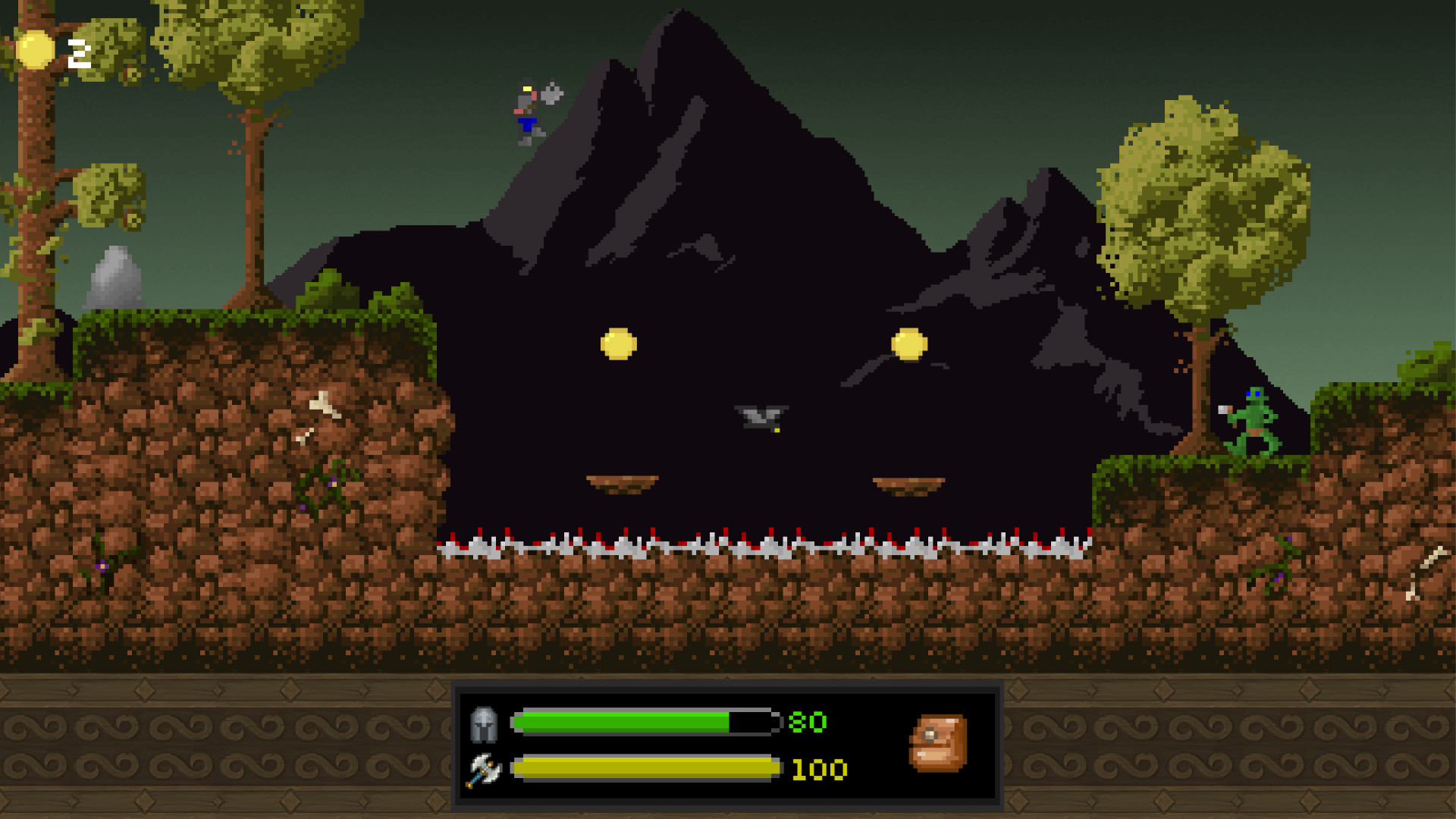The image size is (1456, 819).
Task: Click the floating coin above the left platform
Action: click(618, 343)
